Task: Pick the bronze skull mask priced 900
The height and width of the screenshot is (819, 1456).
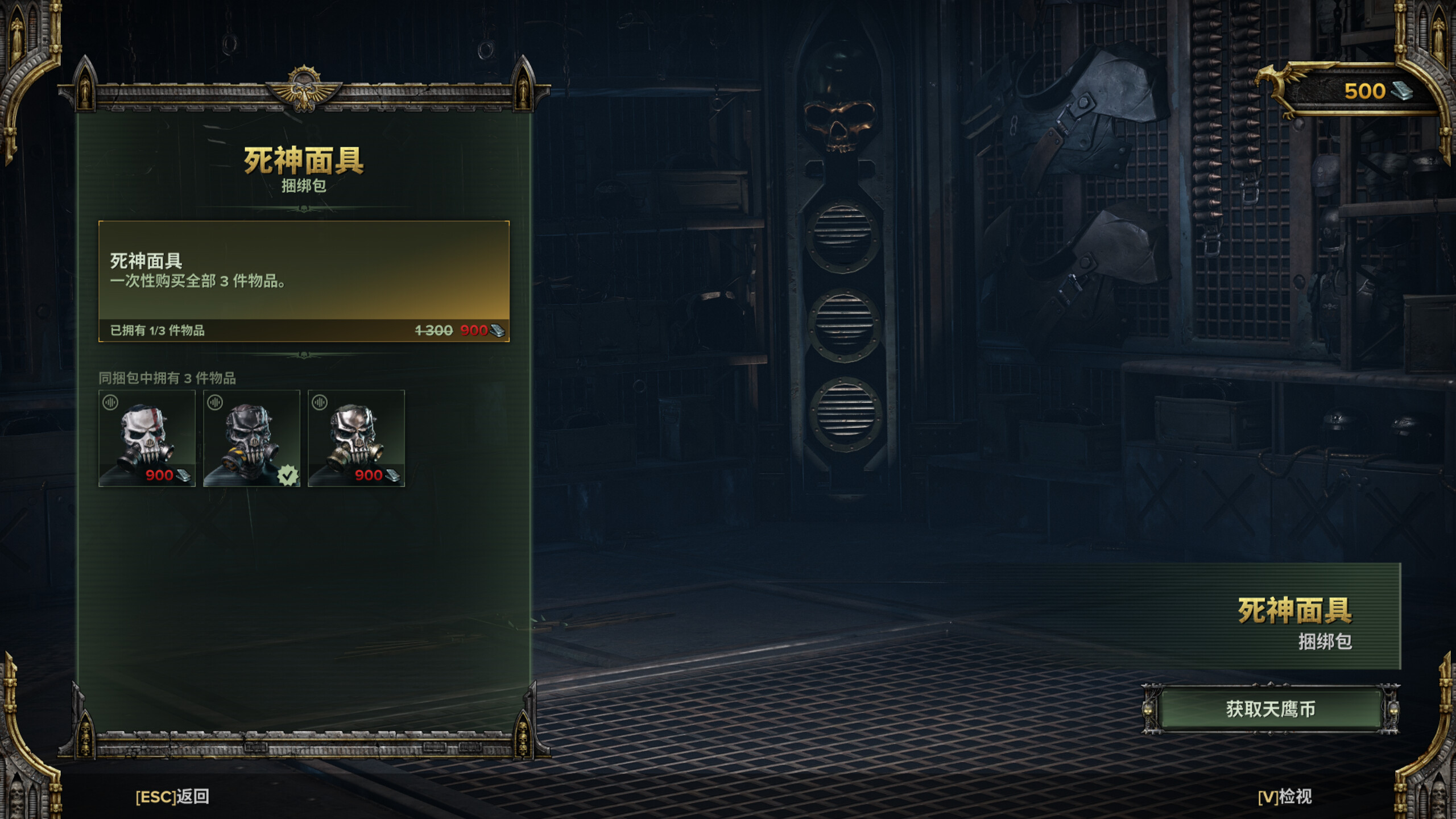Action: click(x=356, y=438)
